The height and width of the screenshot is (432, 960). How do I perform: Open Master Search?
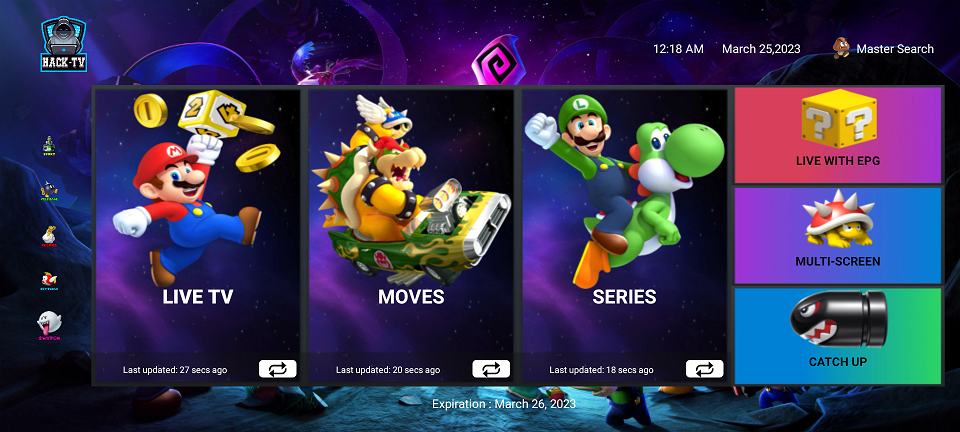[x=883, y=48]
